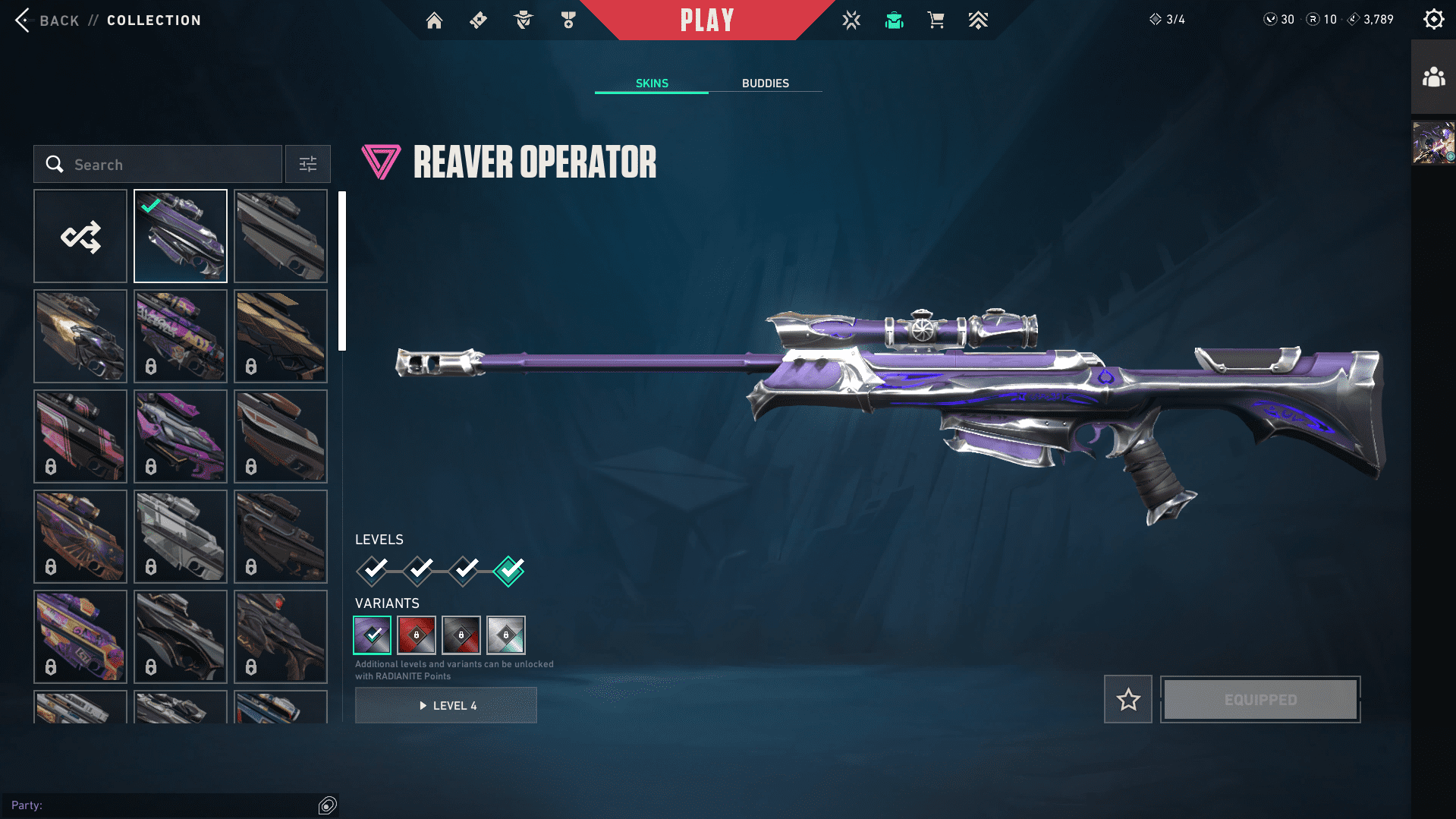The image size is (1456, 819).
Task: Open the store cart icon
Action: pyautogui.click(x=936, y=20)
